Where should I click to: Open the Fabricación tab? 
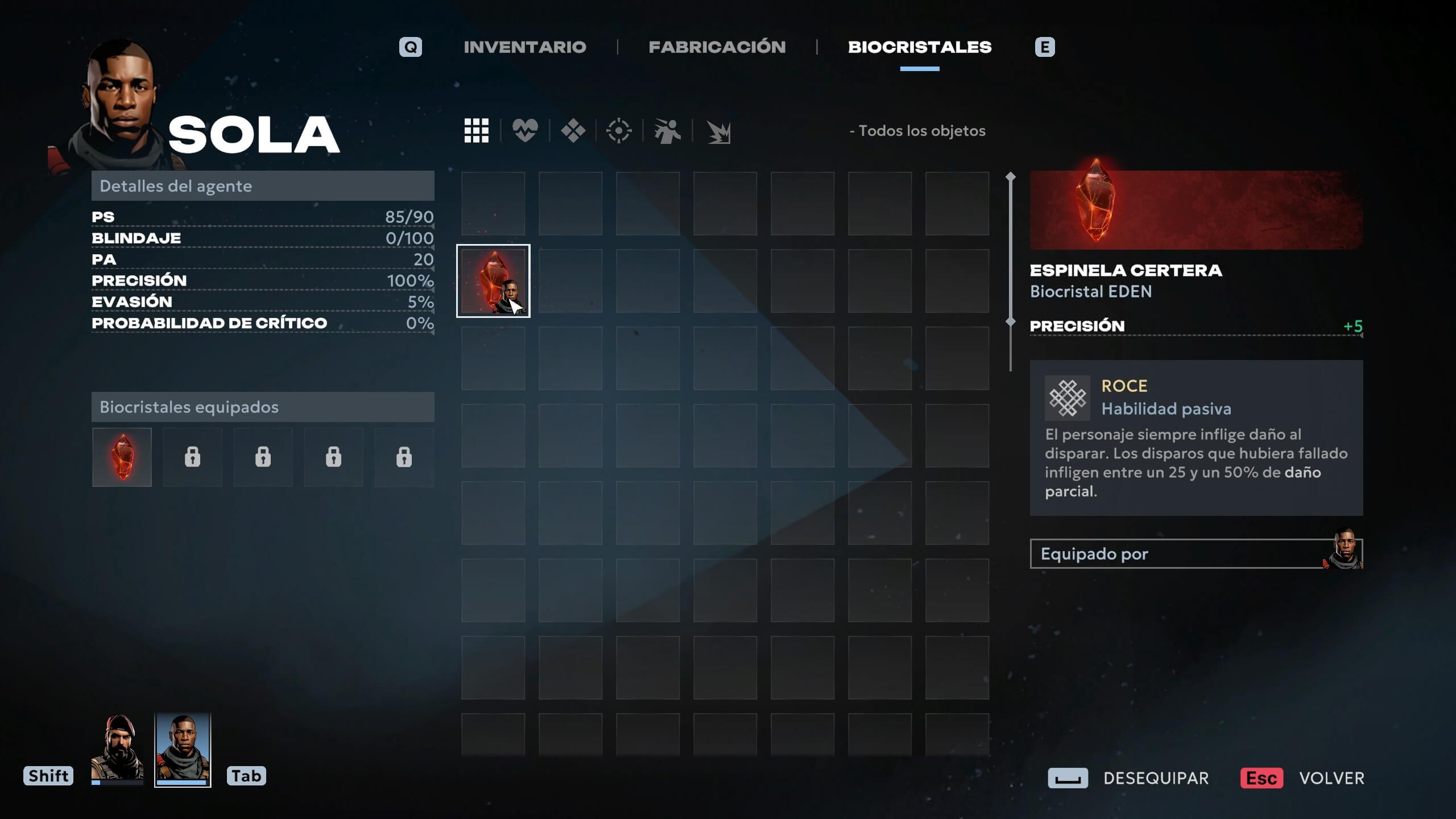(717, 47)
